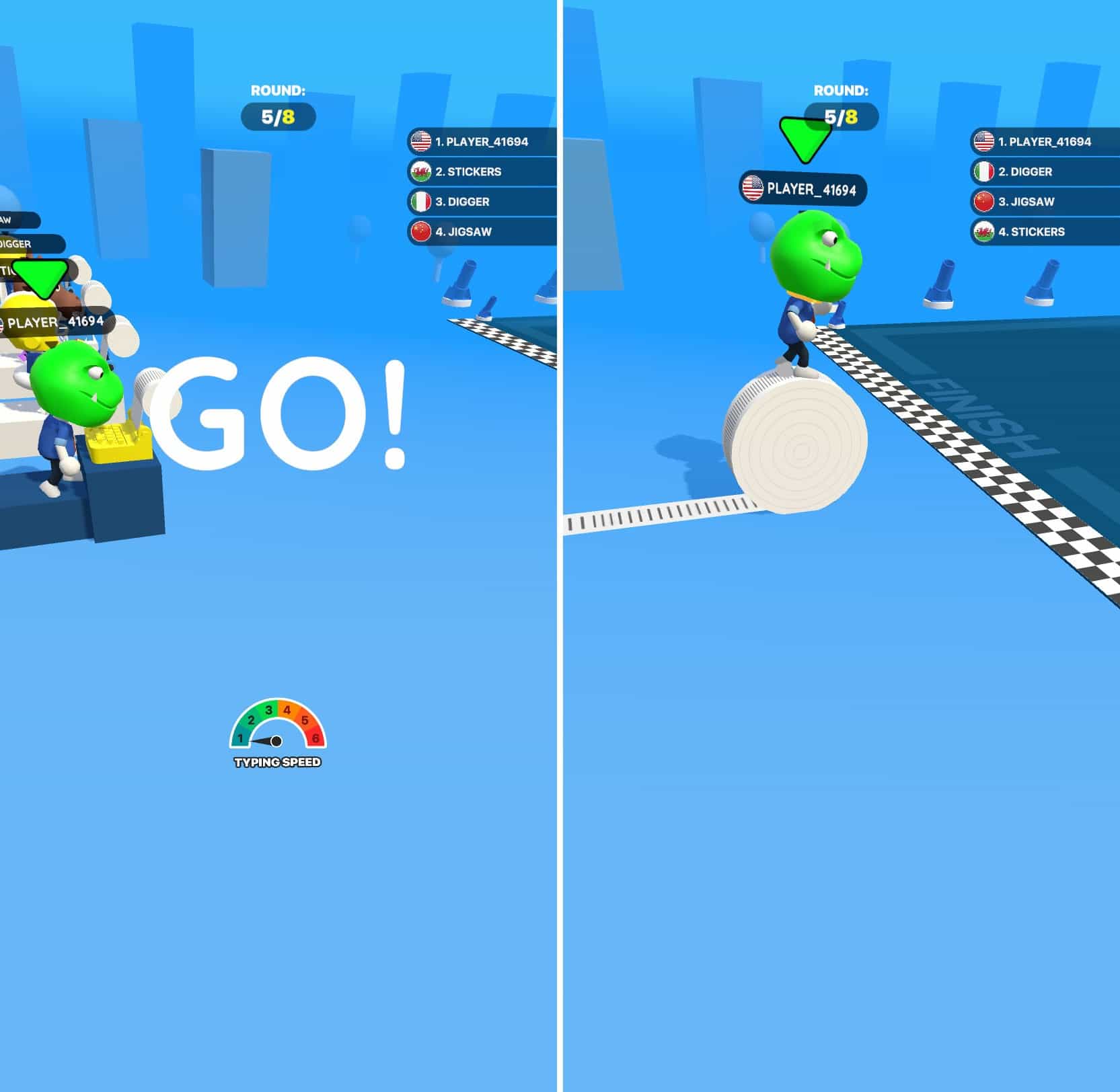Select the Welsh flag next to STICKERS
Image resolution: width=1120 pixels, height=1092 pixels.
[x=421, y=172]
